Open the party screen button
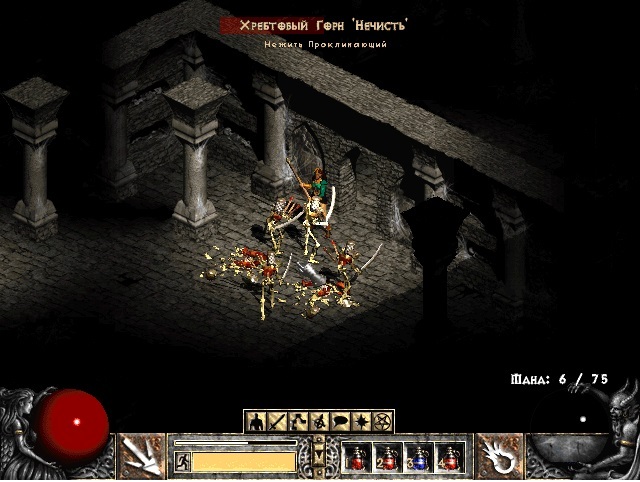The height and width of the screenshot is (482, 640). point(319,421)
